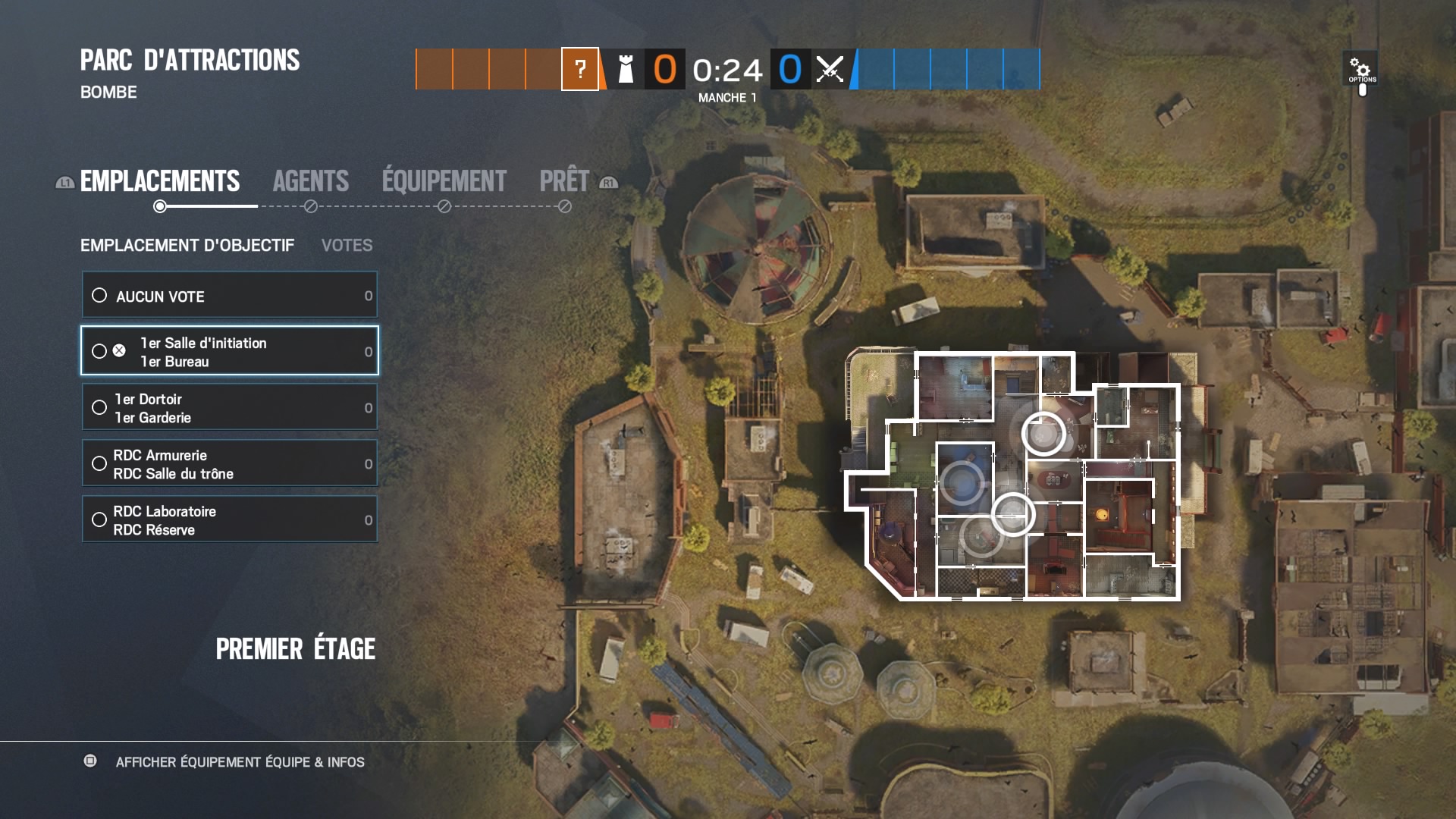
Task: Click the VOTES header label
Action: [347, 245]
